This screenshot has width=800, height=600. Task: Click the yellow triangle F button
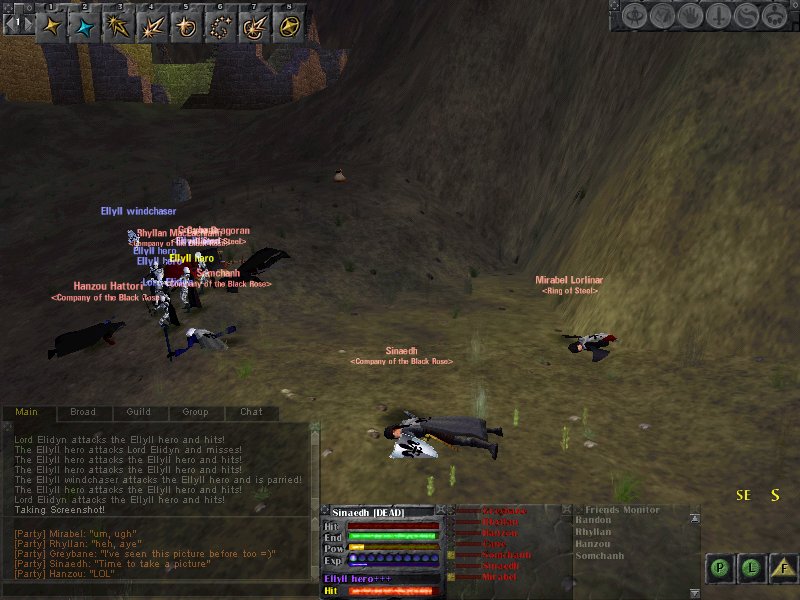coord(784,569)
